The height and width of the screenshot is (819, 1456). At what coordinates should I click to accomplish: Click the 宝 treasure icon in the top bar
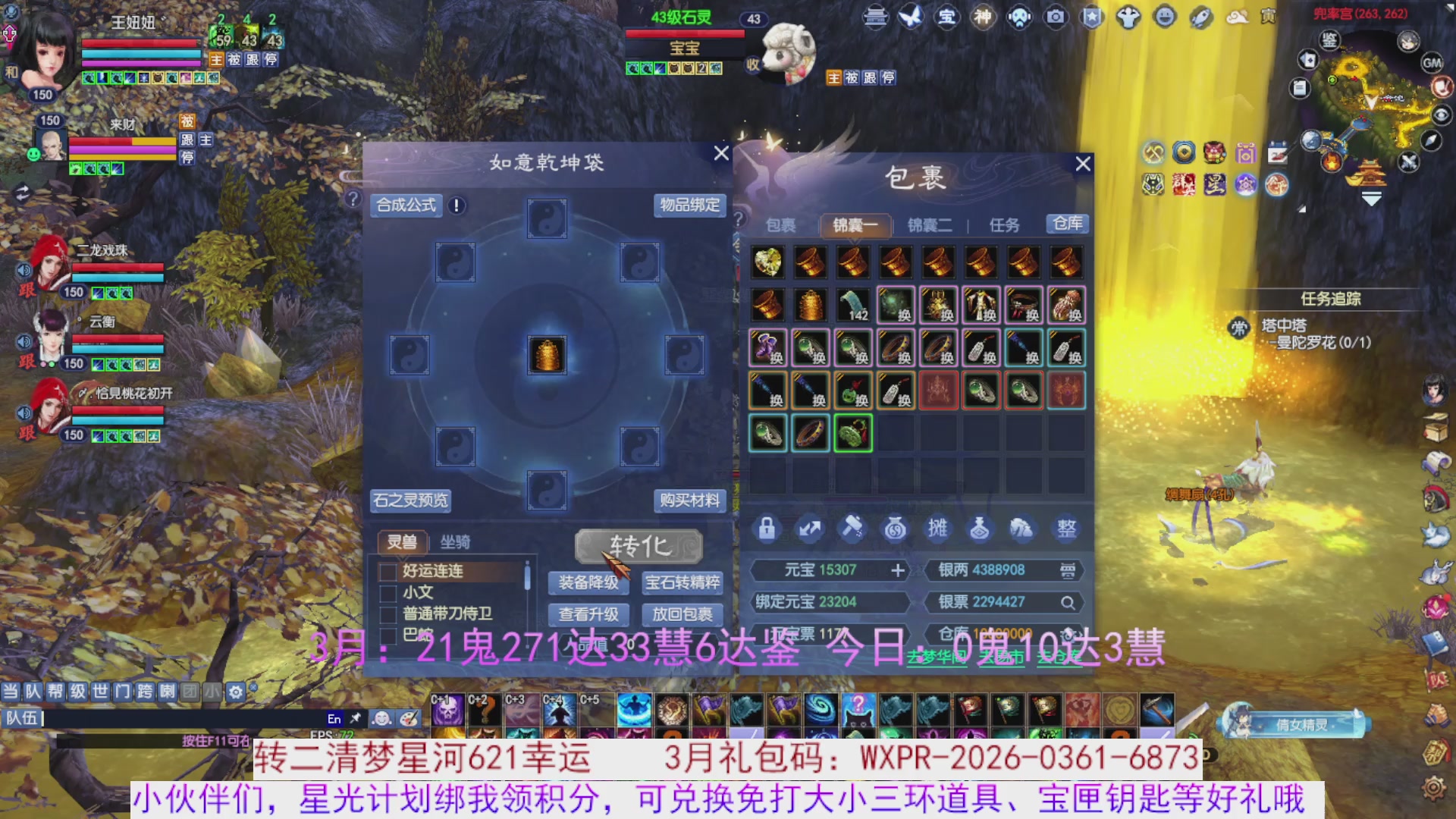pos(947,17)
